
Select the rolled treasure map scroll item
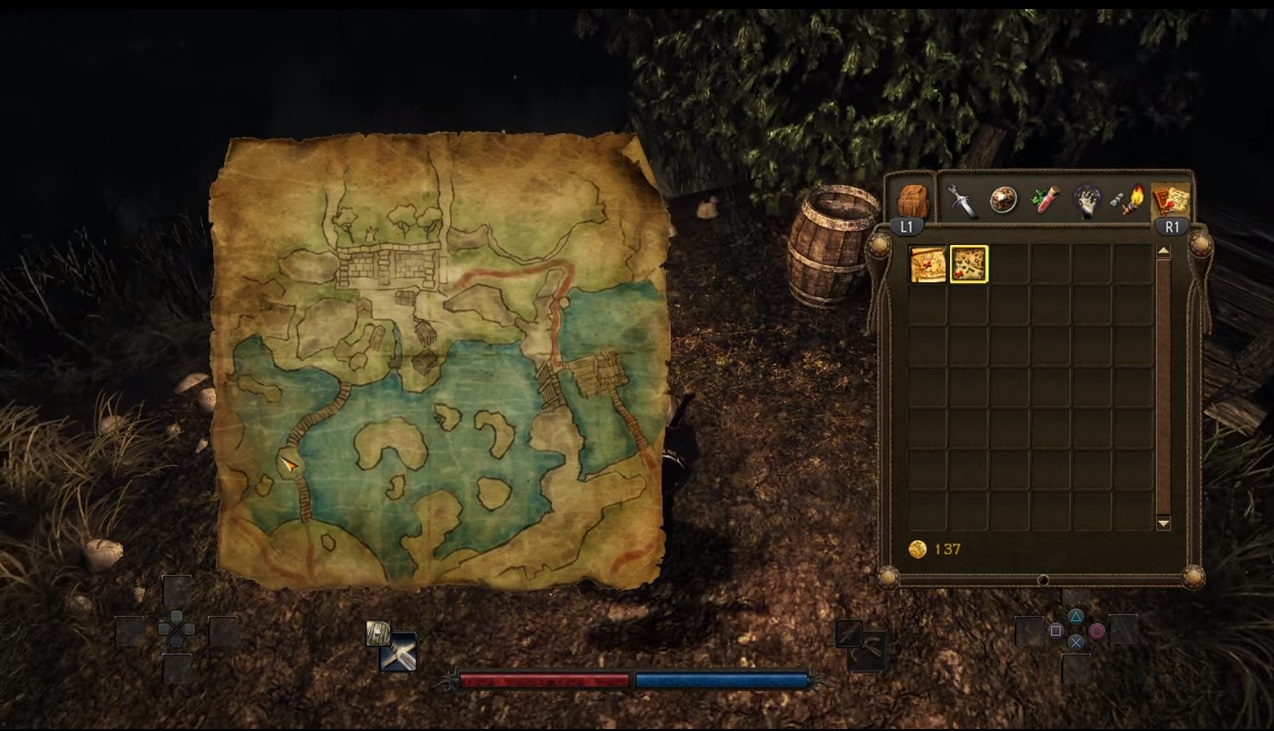click(x=928, y=265)
